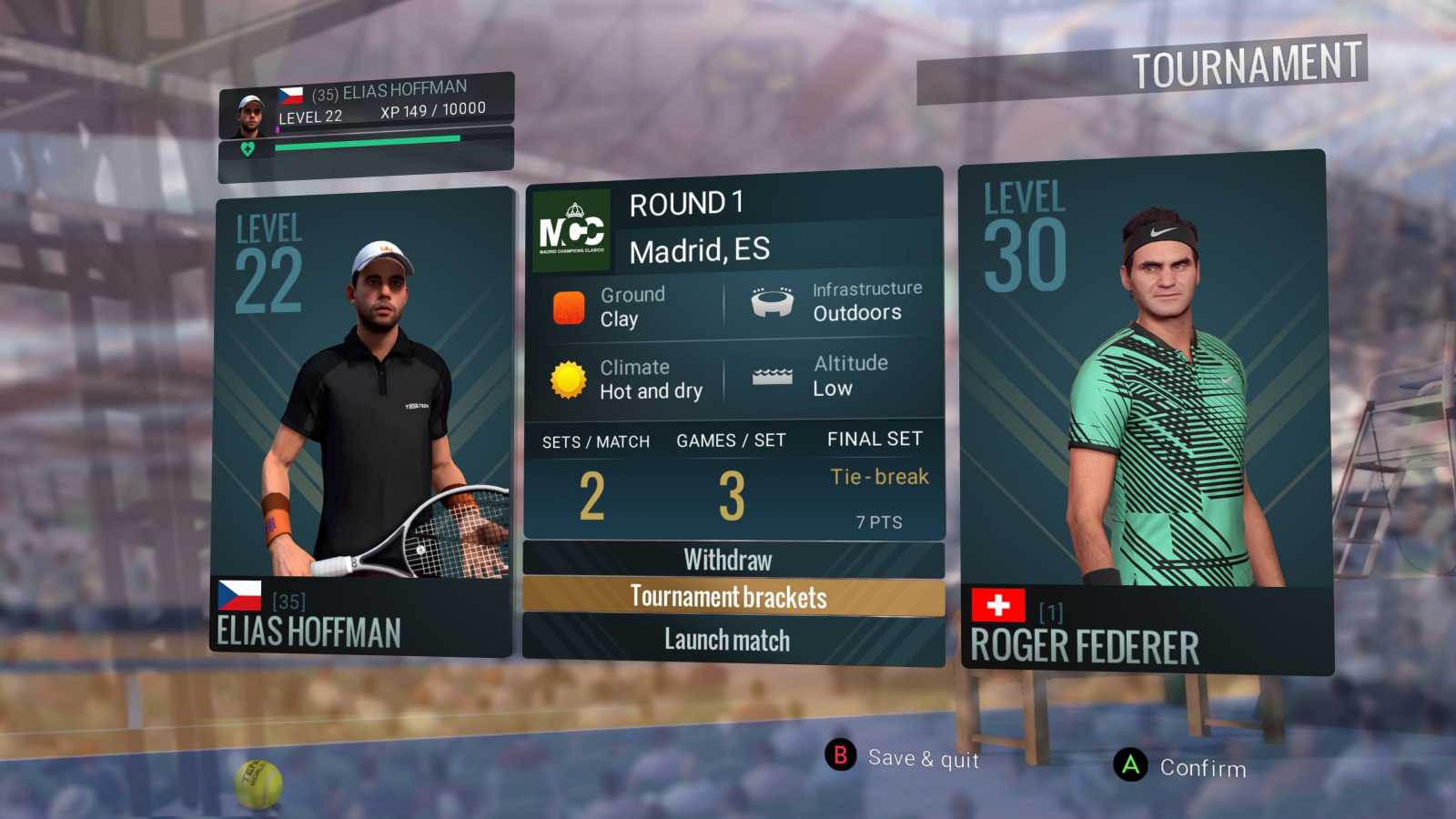The image size is (1456, 819).
Task: Select Roger Federer's Level 30 player card
Action: pyautogui.click(x=1145, y=409)
